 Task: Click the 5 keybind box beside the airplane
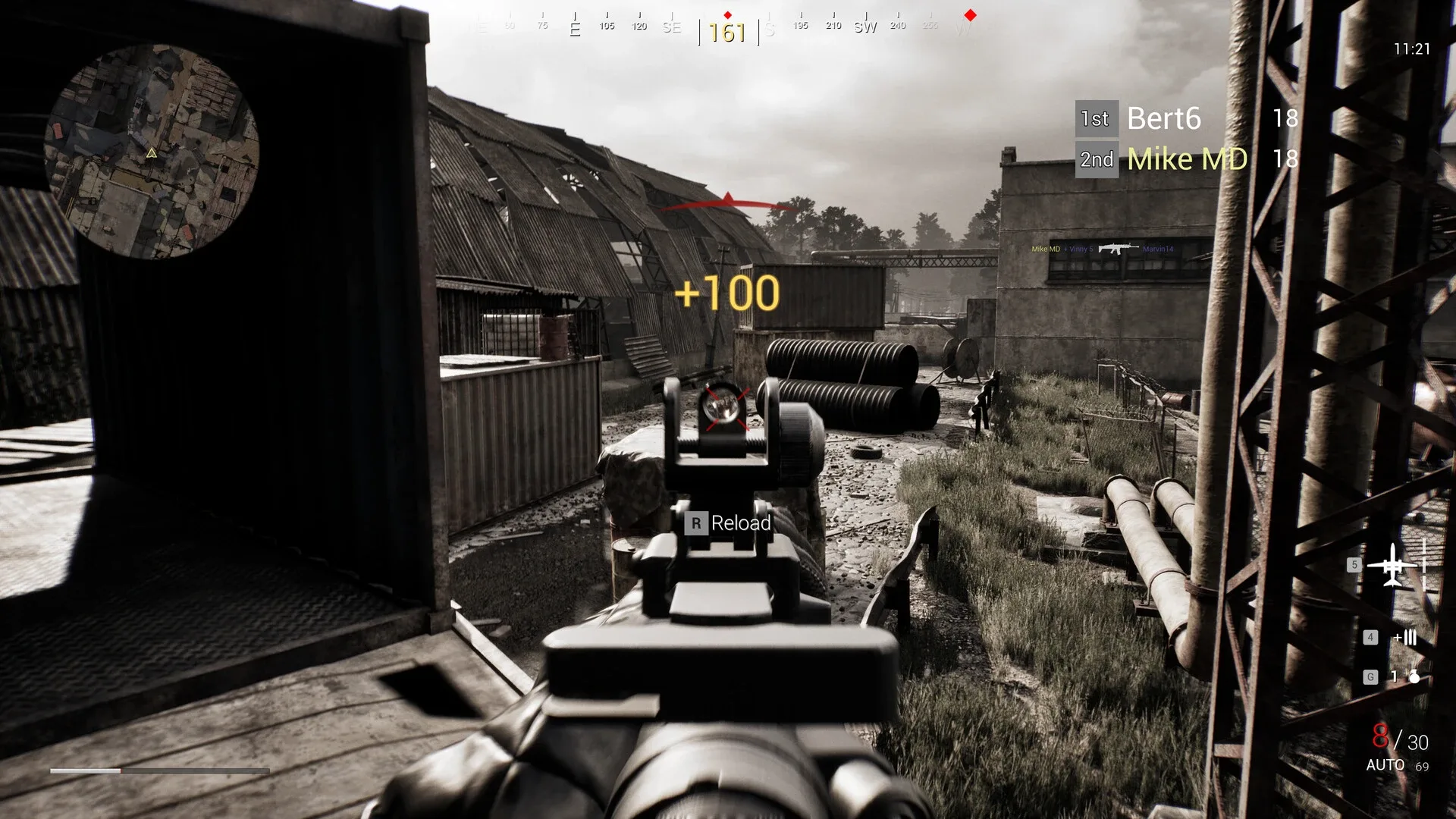point(1353,564)
